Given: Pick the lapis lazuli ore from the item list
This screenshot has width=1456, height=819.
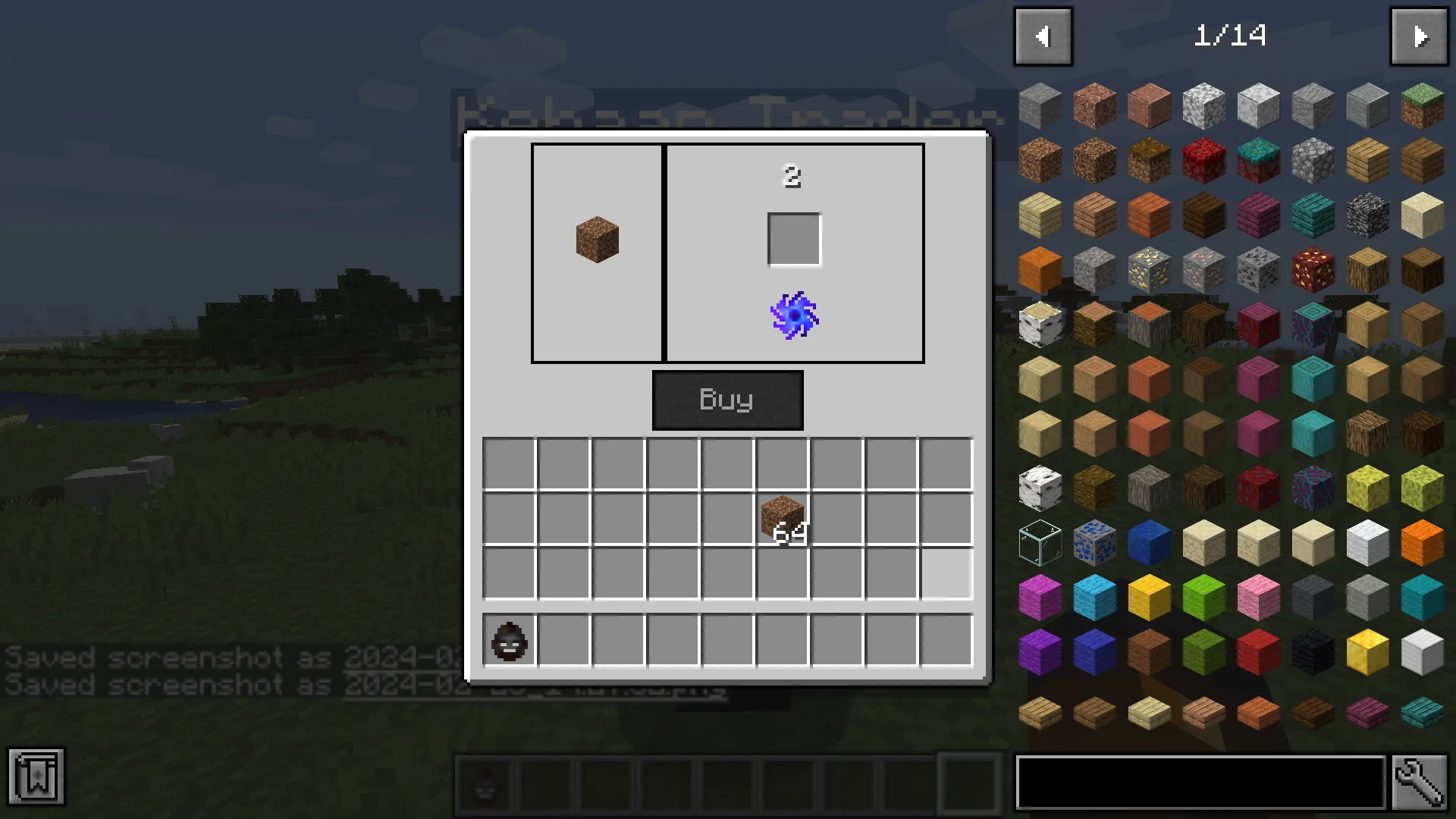Looking at the screenshot, I should [1094, 540].
